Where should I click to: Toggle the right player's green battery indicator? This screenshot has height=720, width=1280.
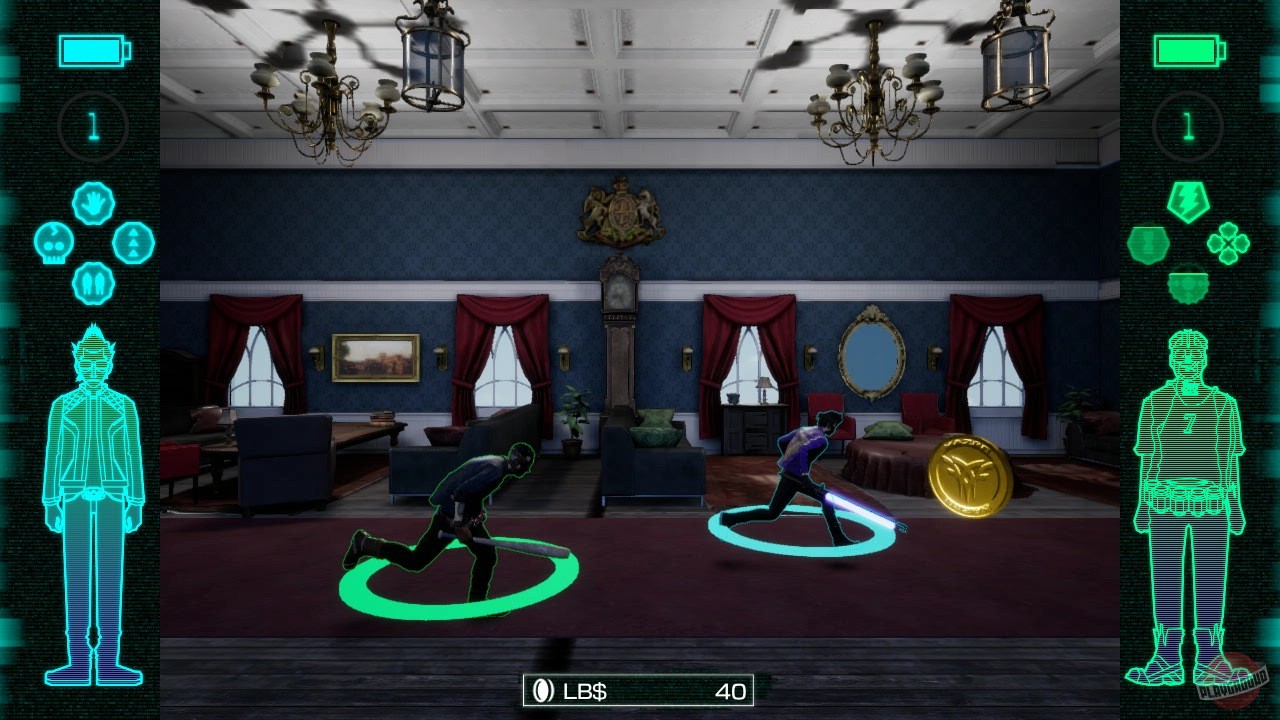[1187, 51]
